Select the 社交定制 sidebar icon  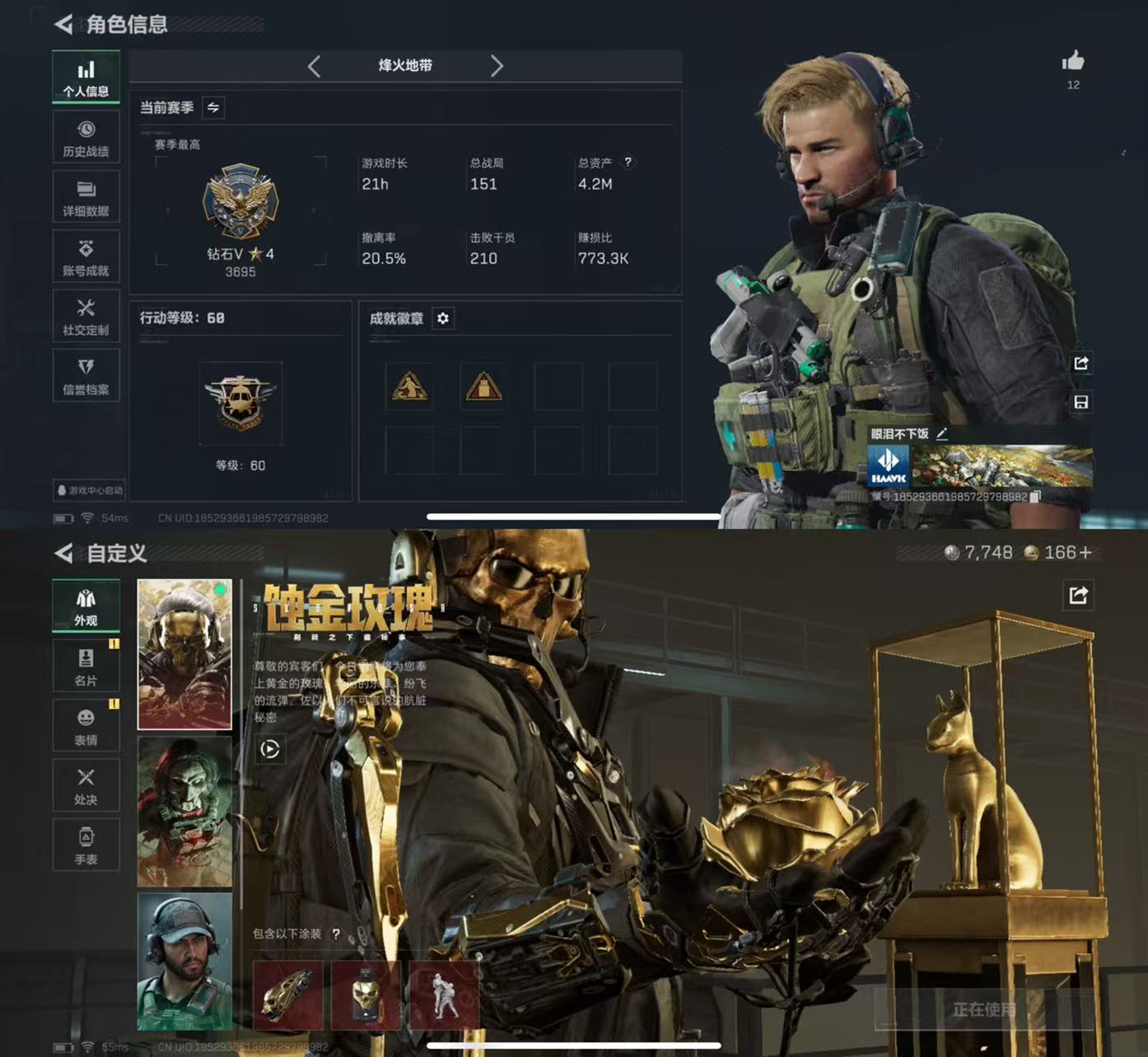[x=86, y=315]
